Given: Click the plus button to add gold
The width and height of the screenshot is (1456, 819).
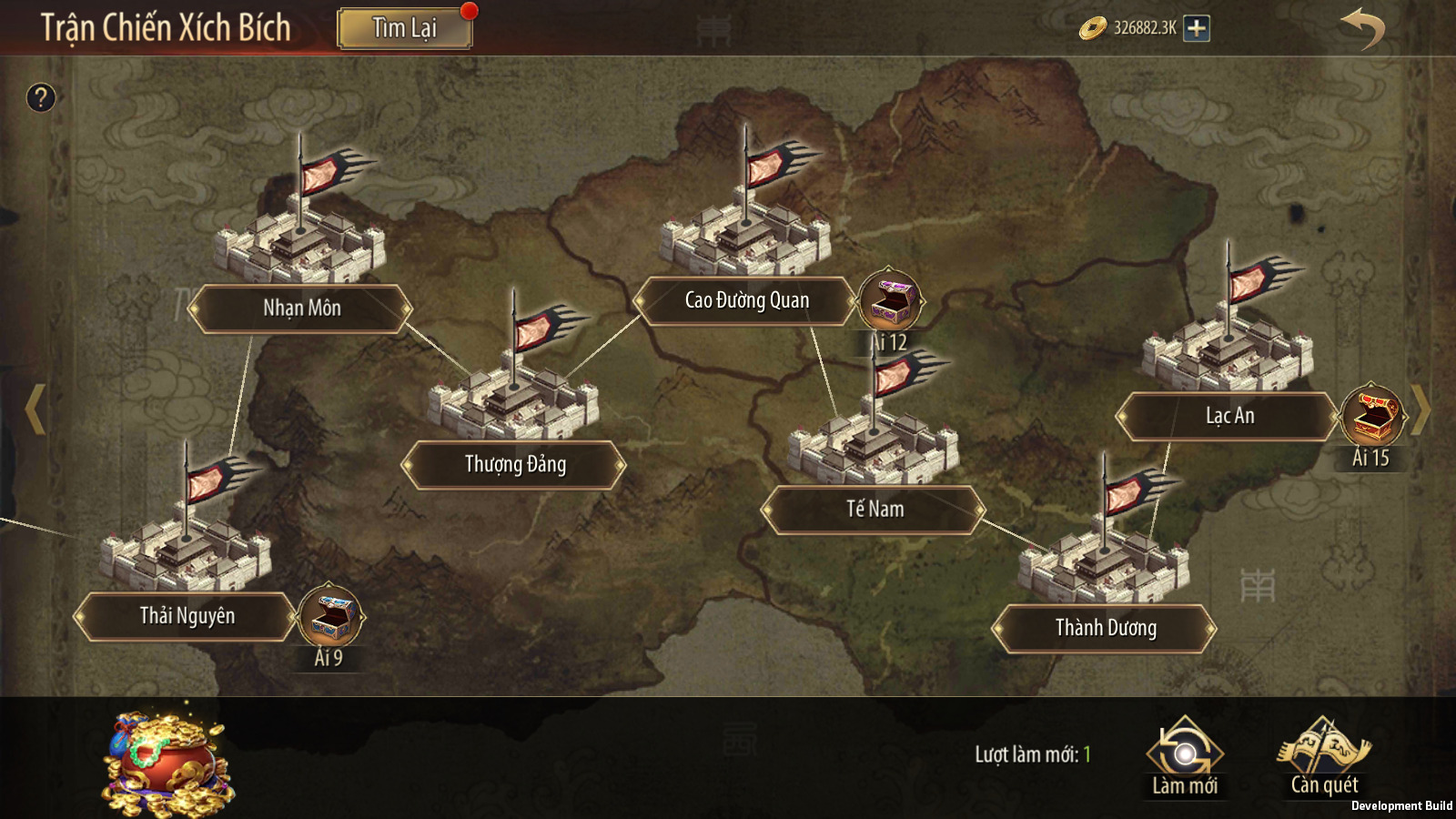Looking at the screenshot, I should click(x=1197, y=28).
